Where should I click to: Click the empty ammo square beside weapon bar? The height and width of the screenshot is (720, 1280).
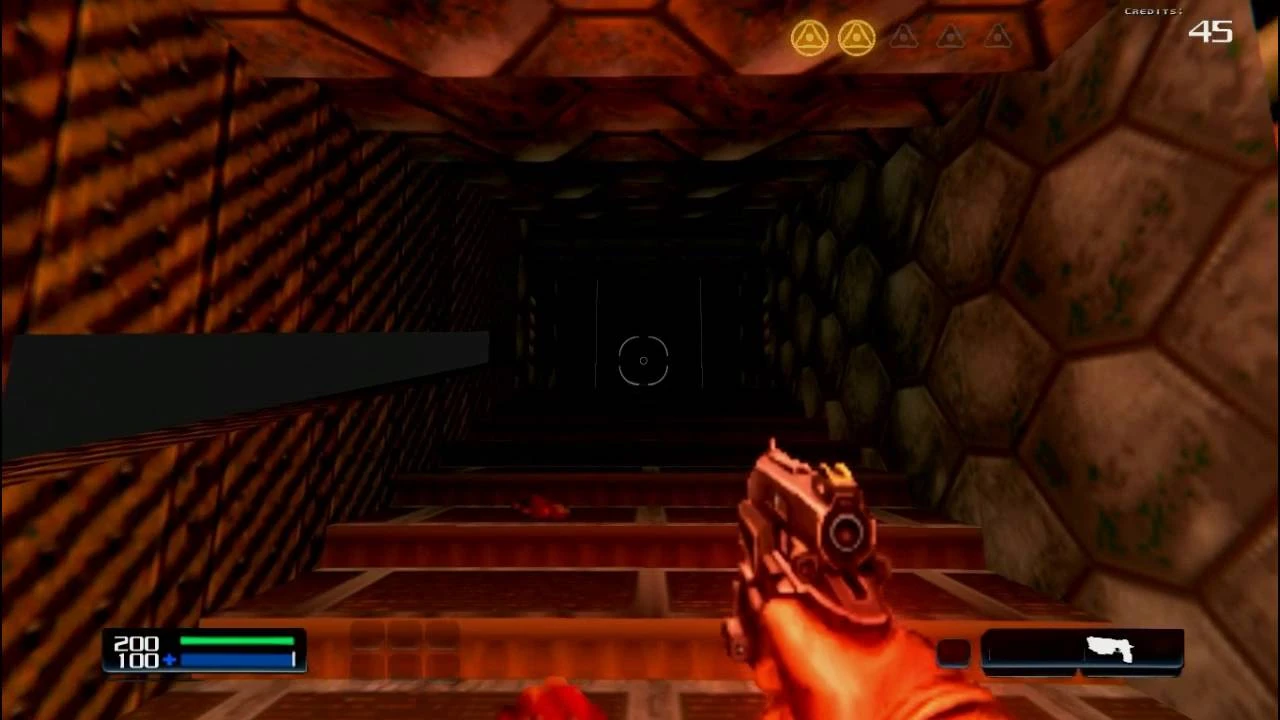tap(952, 651)
